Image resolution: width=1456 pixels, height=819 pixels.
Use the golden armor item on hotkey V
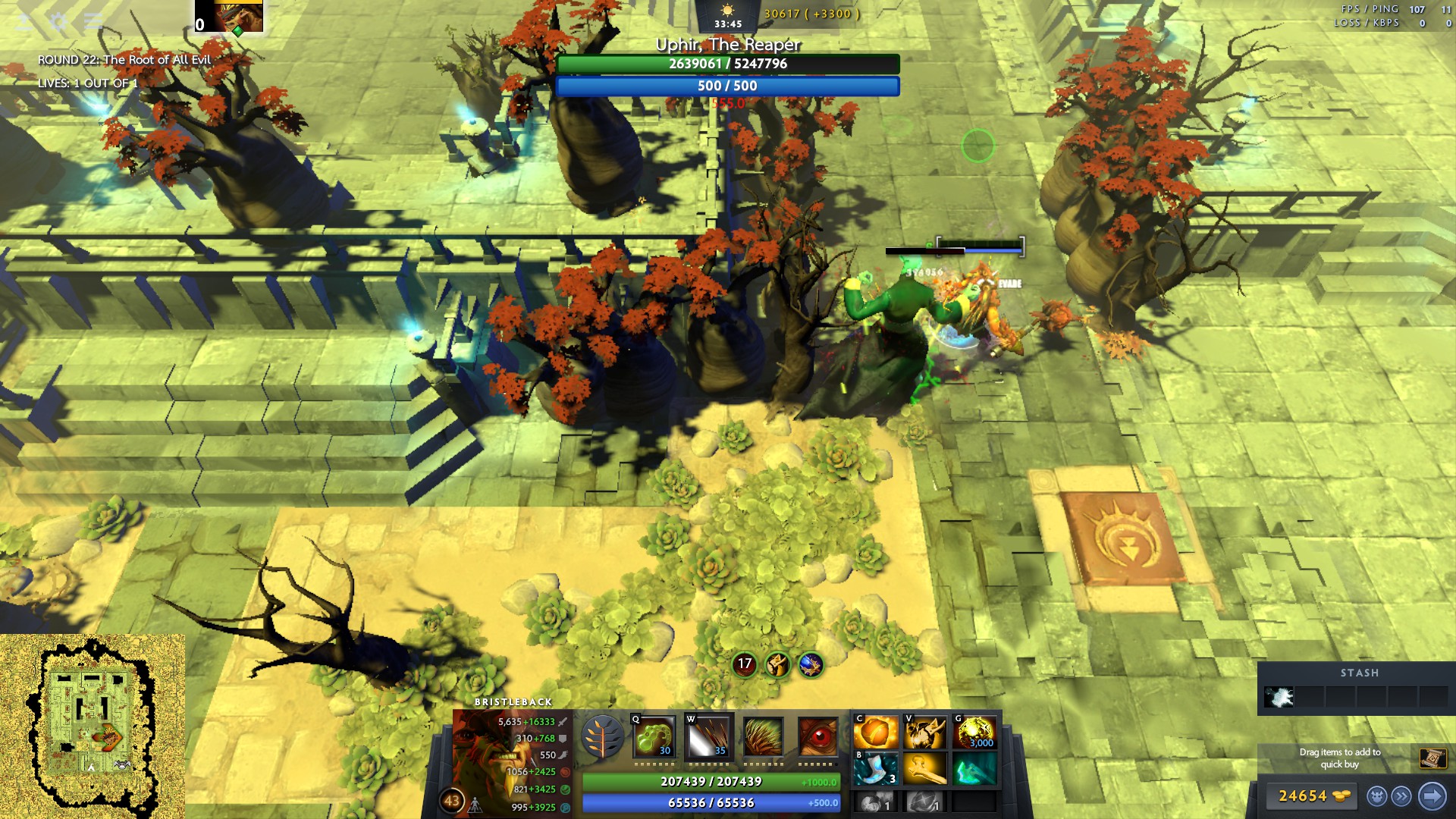pyautogui.click(x=925, y=733)
